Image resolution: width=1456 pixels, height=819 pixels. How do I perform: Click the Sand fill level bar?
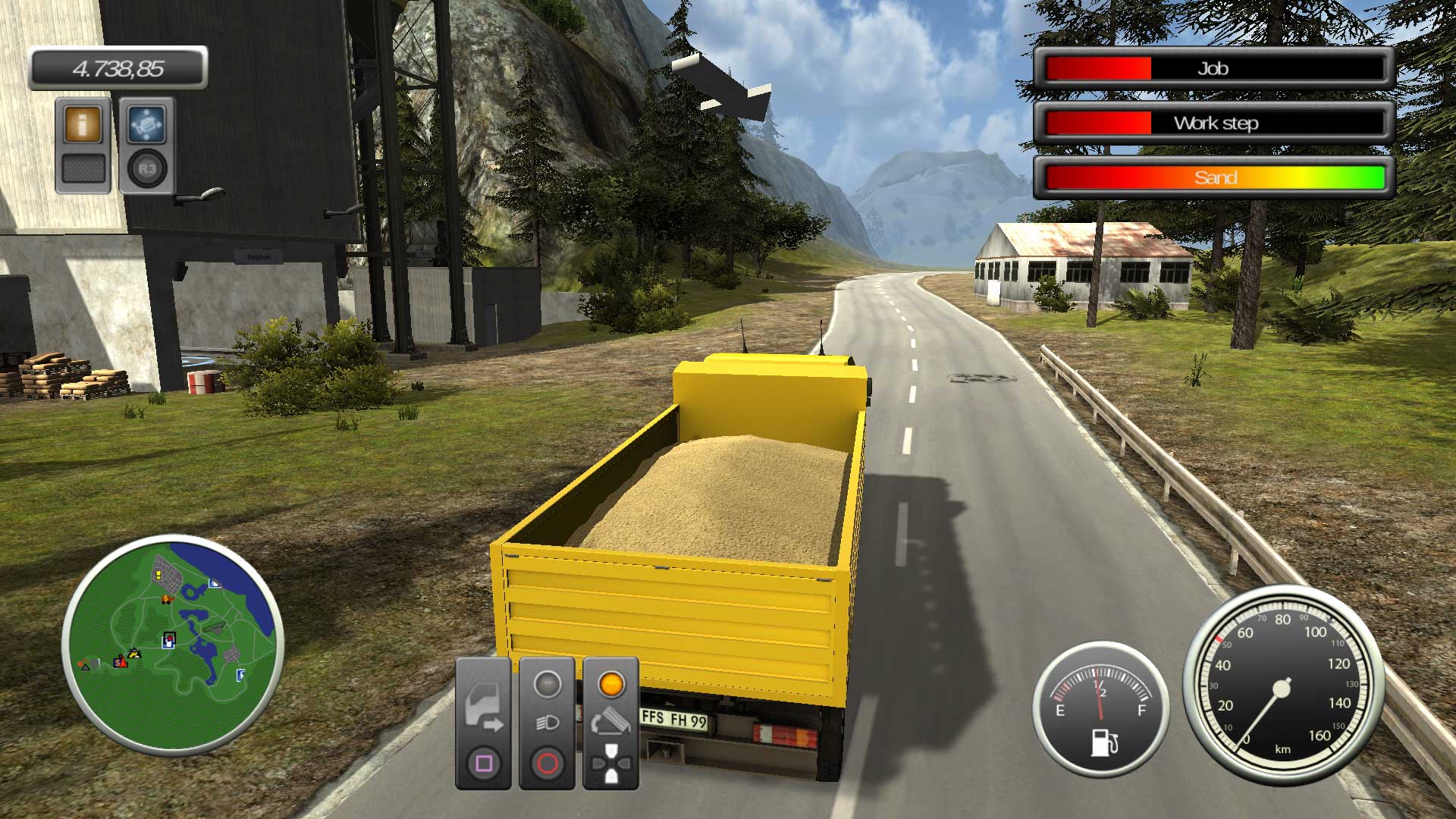pos(1213,177)
